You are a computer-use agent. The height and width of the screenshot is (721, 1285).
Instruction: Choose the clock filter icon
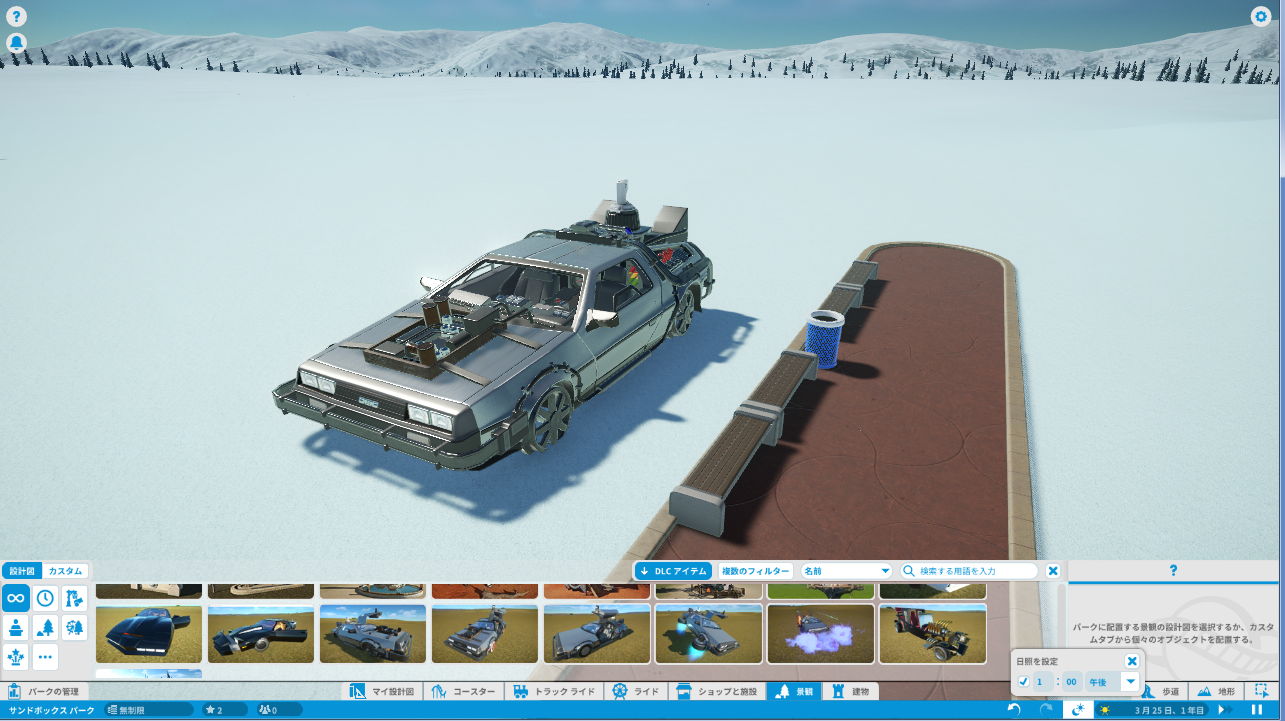click(45, 599)
